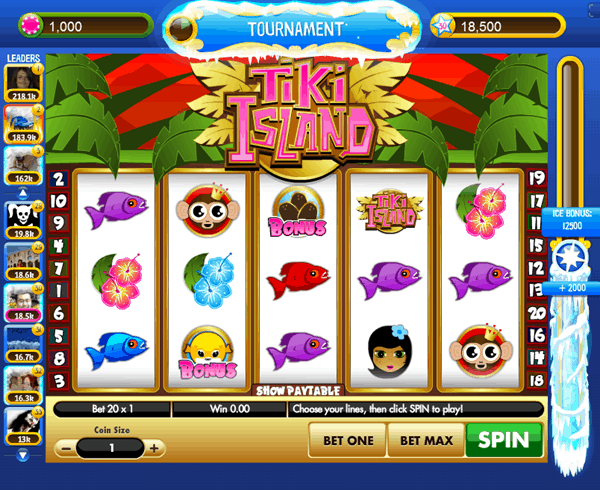Click the BET MAX button
The width and height of the screenshot is (600, 490).
(x=426, y=440)
